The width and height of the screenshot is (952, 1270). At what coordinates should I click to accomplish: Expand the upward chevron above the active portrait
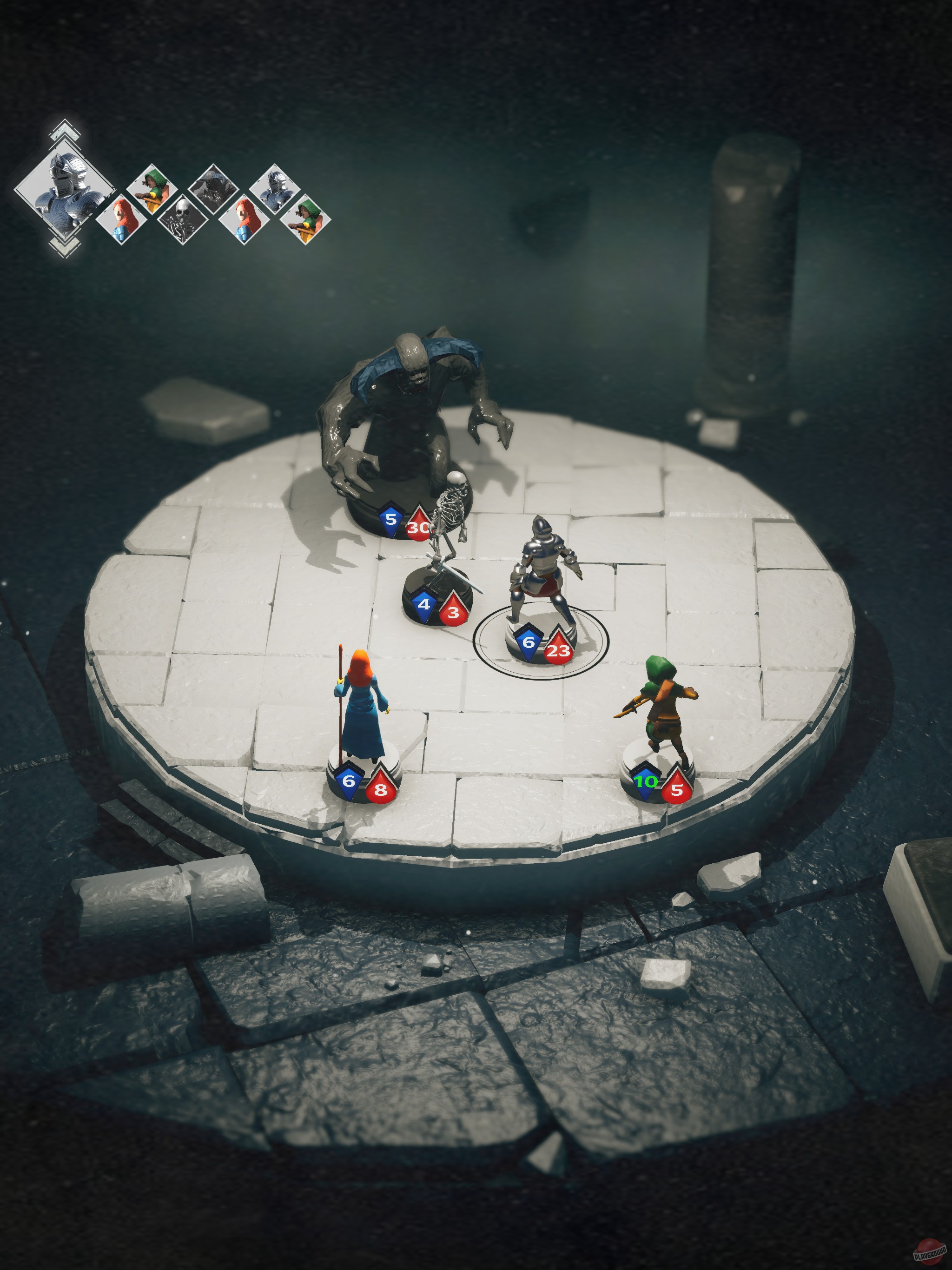point(64,131)
